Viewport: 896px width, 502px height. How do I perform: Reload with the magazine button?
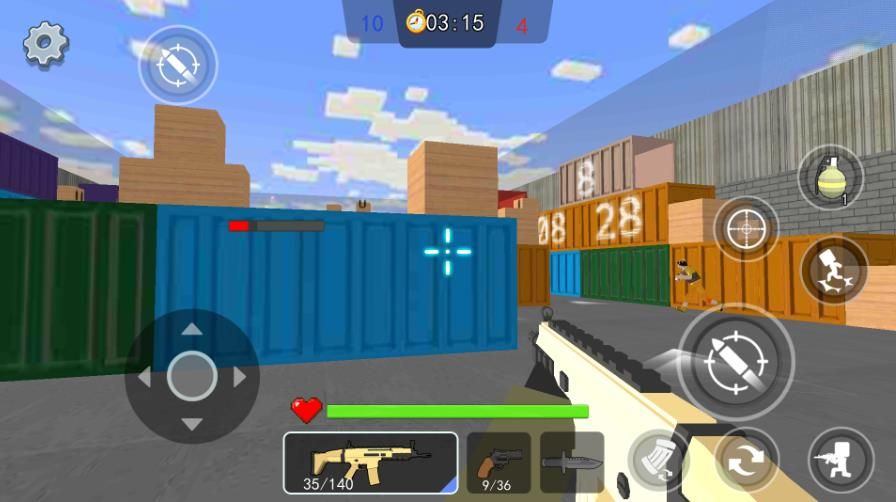tap(658, 460)
